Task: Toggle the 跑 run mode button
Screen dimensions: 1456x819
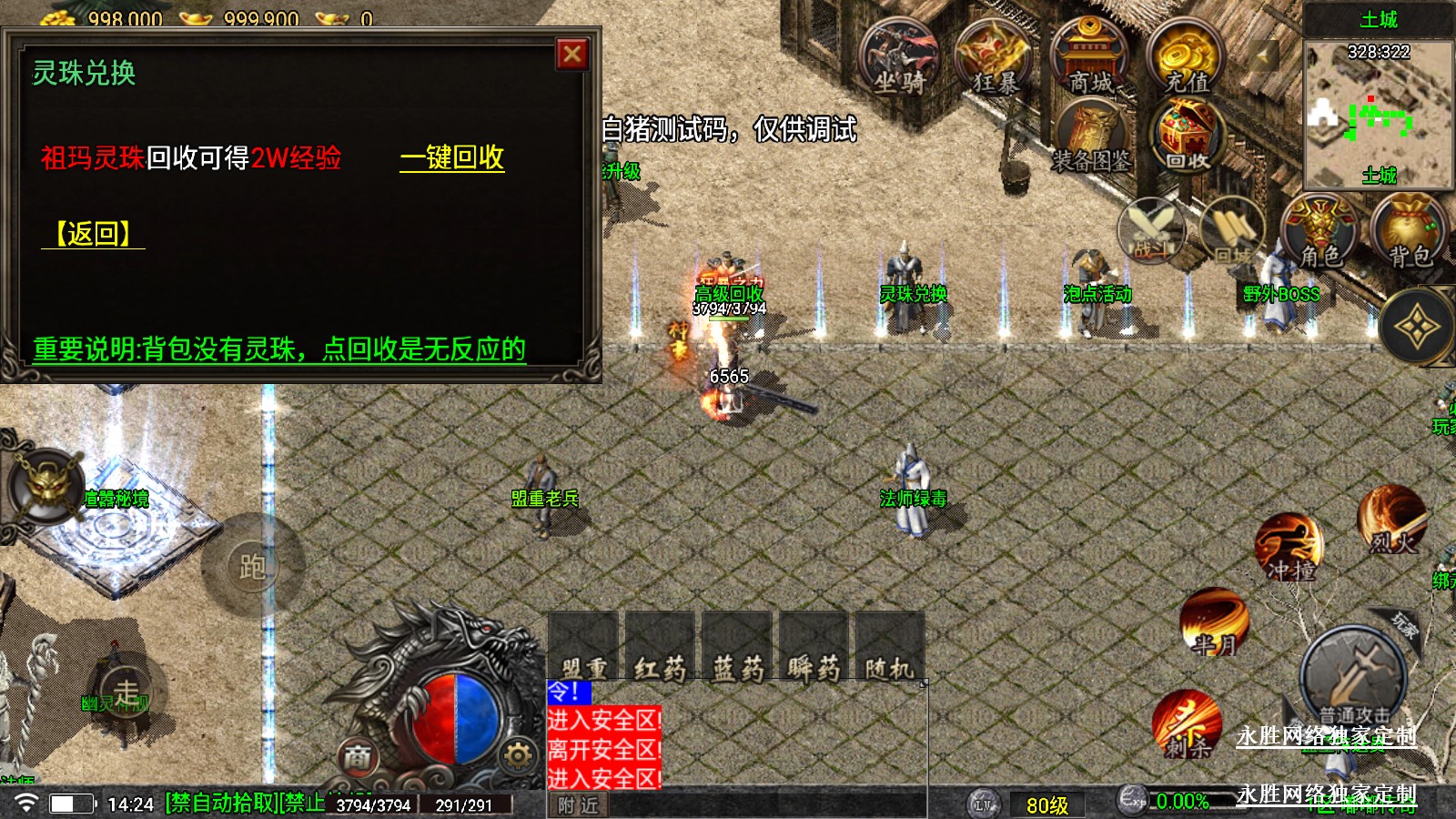Action: click(x=252, y=566)
